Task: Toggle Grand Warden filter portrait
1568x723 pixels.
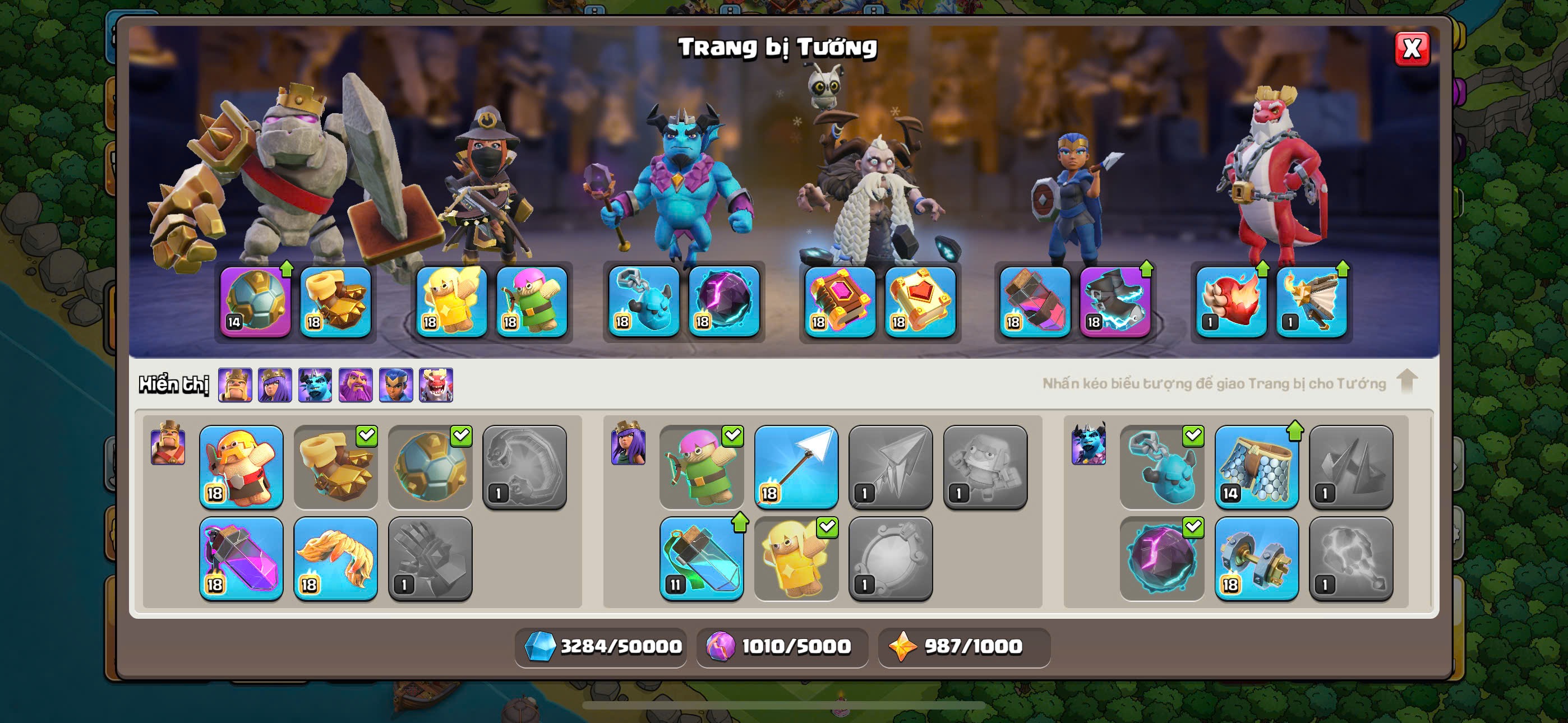Action: coord(356,384)
